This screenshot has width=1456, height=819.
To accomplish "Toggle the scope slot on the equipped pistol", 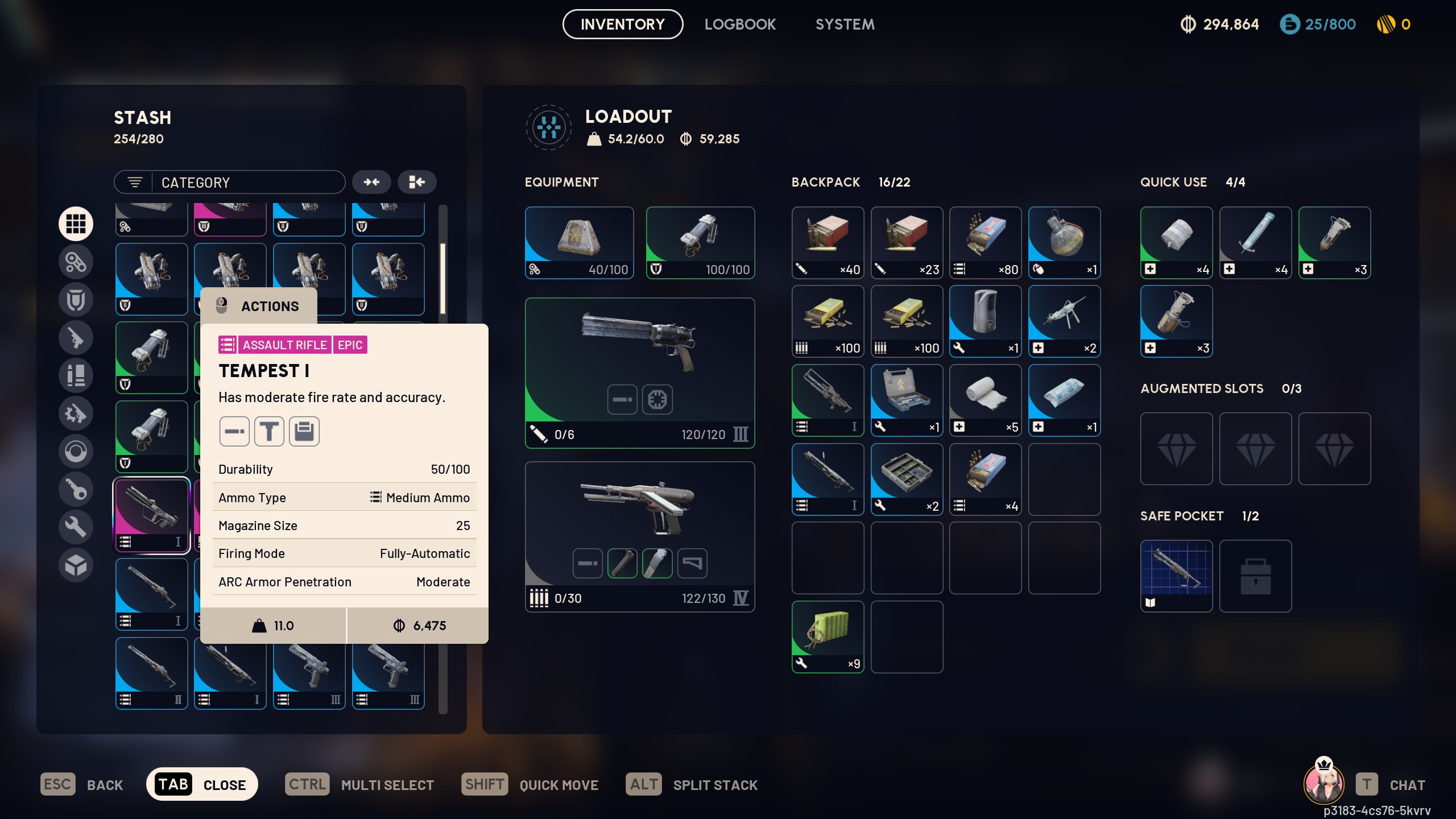I will click(659, 399).
